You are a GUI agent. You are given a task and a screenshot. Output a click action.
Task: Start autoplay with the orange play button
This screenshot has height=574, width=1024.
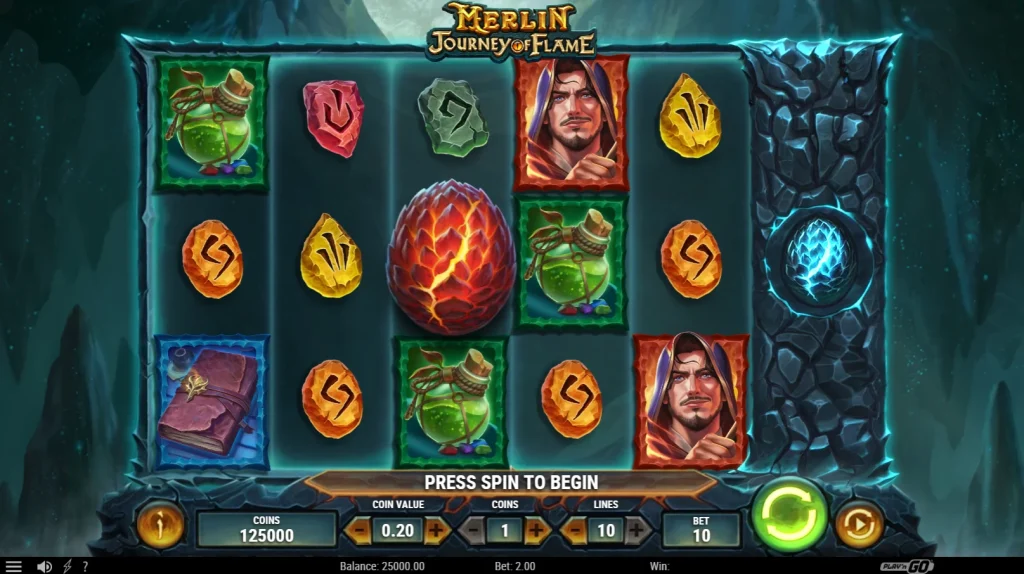click(x=857, y=522)
